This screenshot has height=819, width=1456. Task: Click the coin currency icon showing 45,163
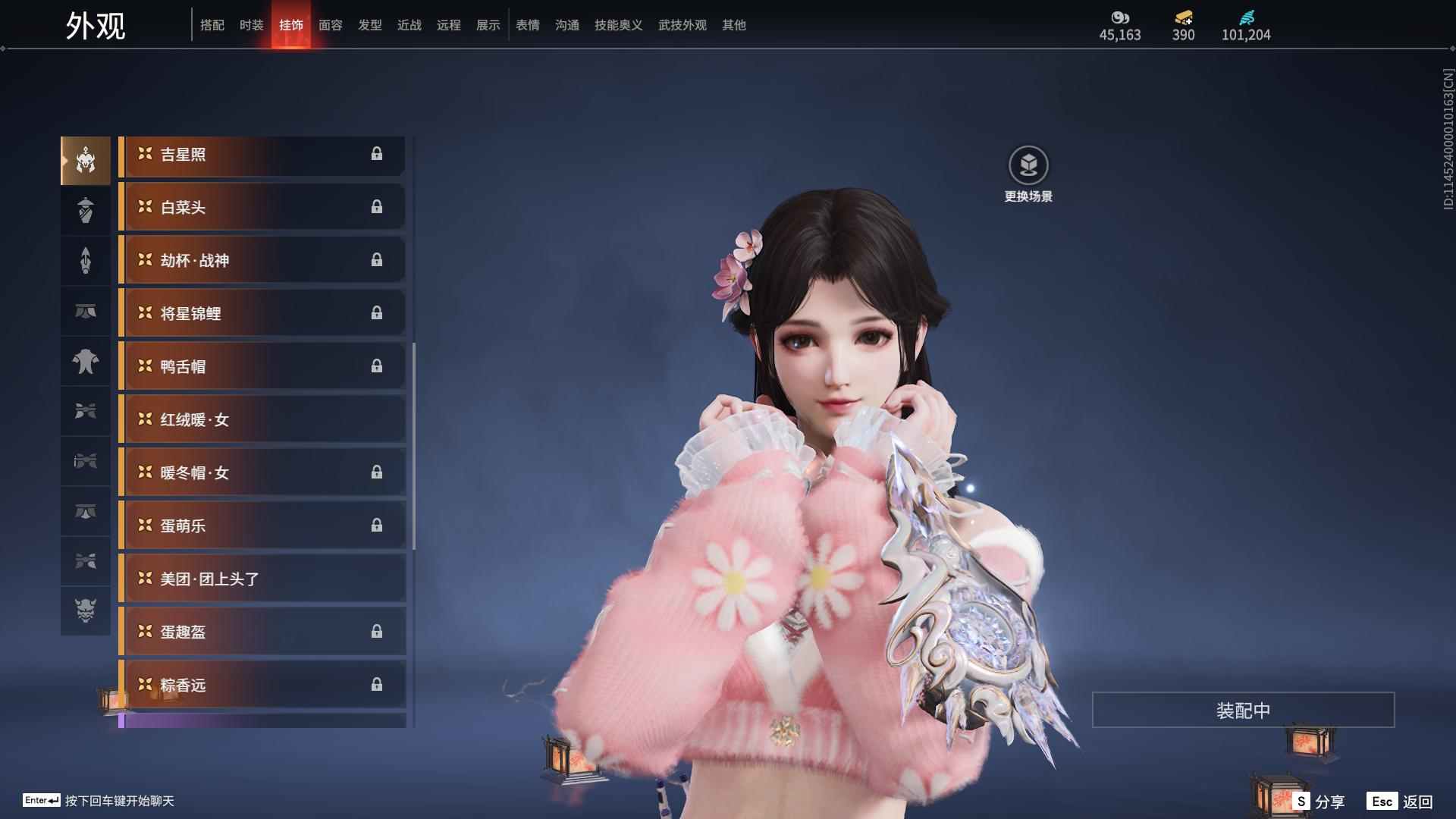[1120, 17]
